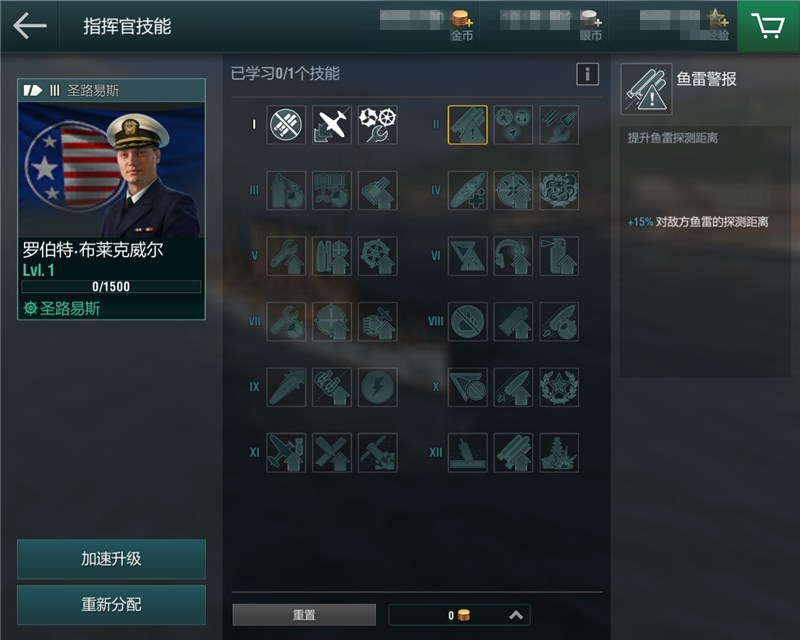Click the 重置 reset button
The height and width of the screenshot is (640, 800).
[x=304, y=615]
